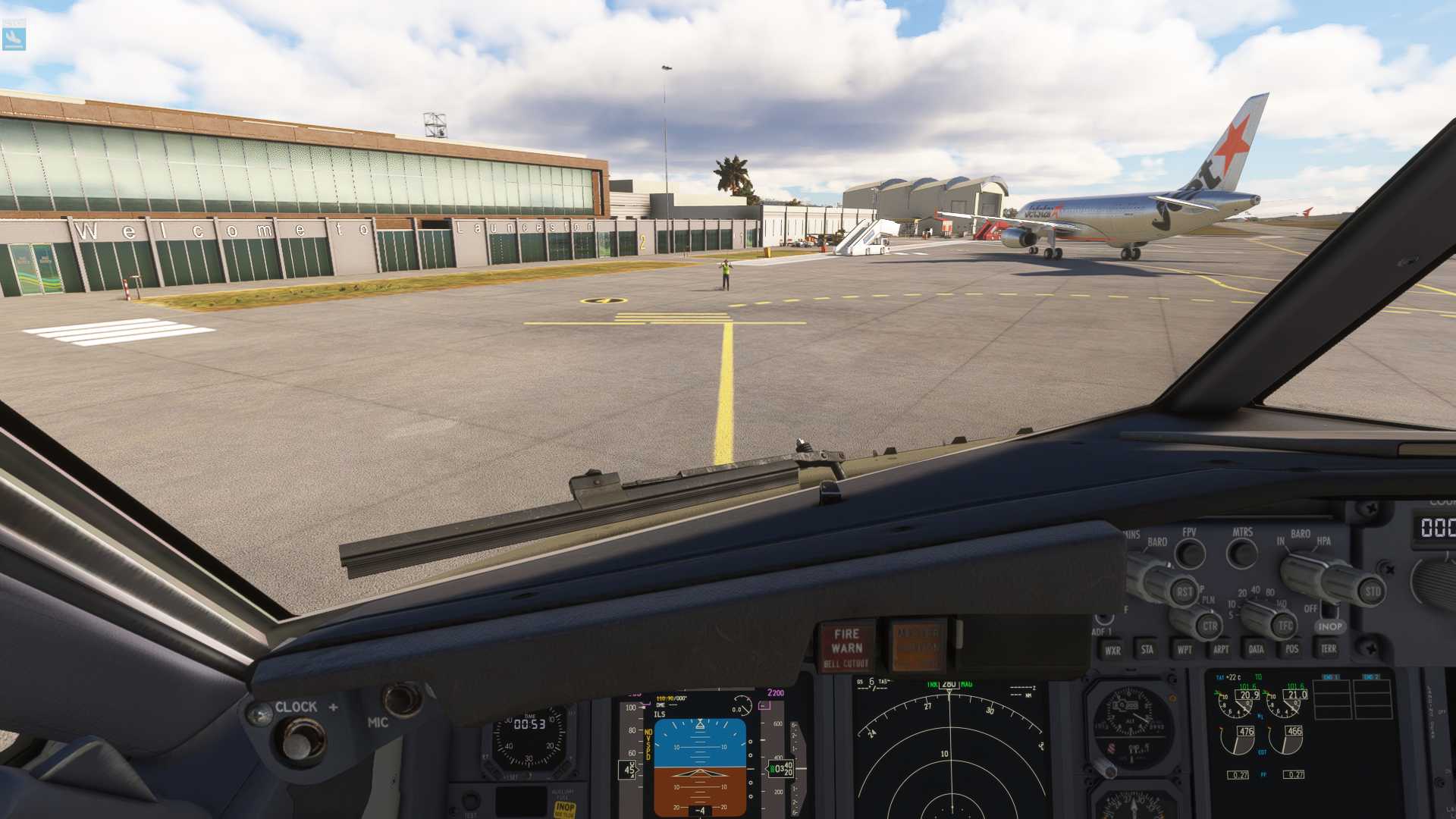Click the blue overlay icon in the corner

14,37
